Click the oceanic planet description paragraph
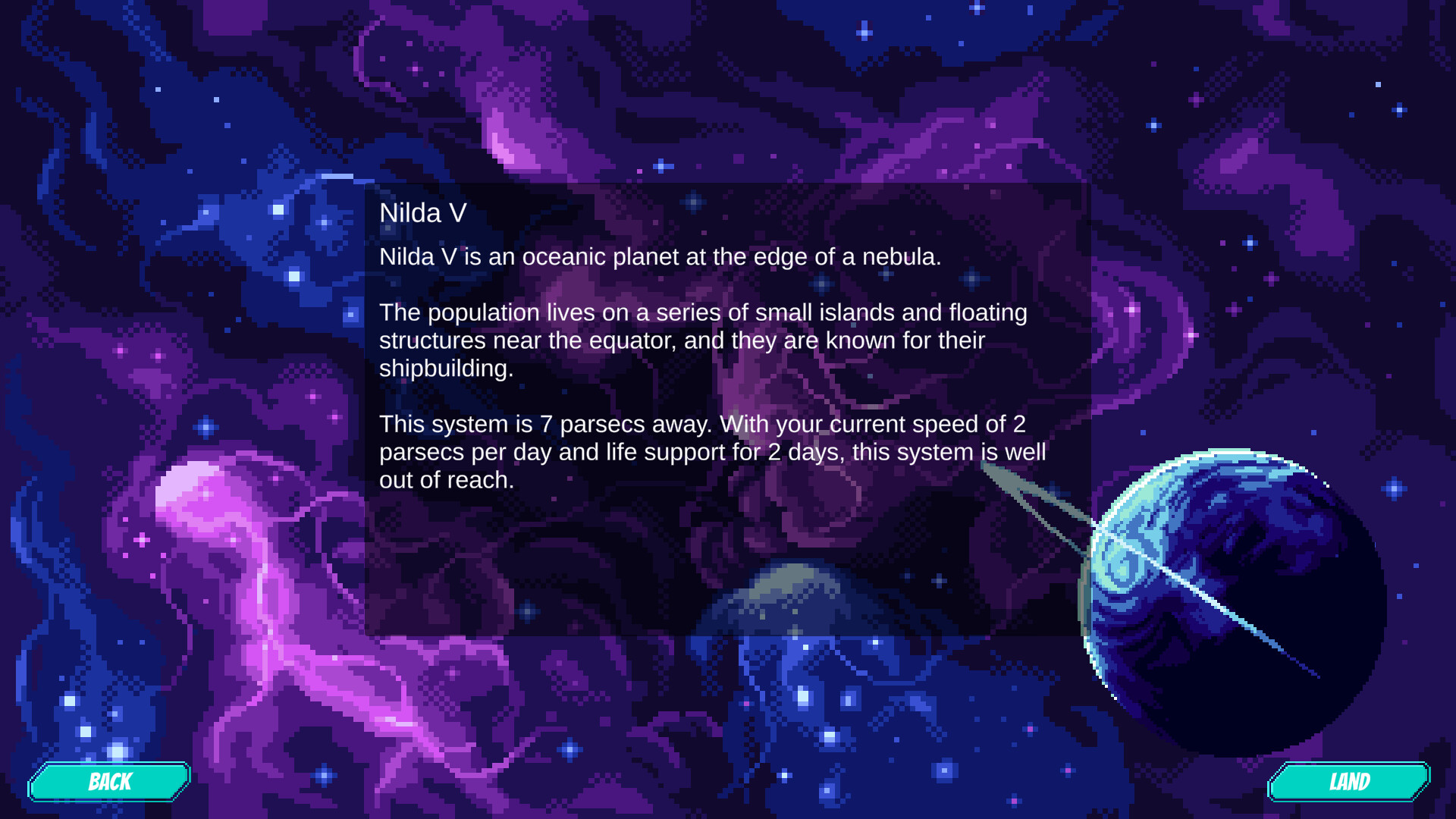1456x819 pixels. 660,257
